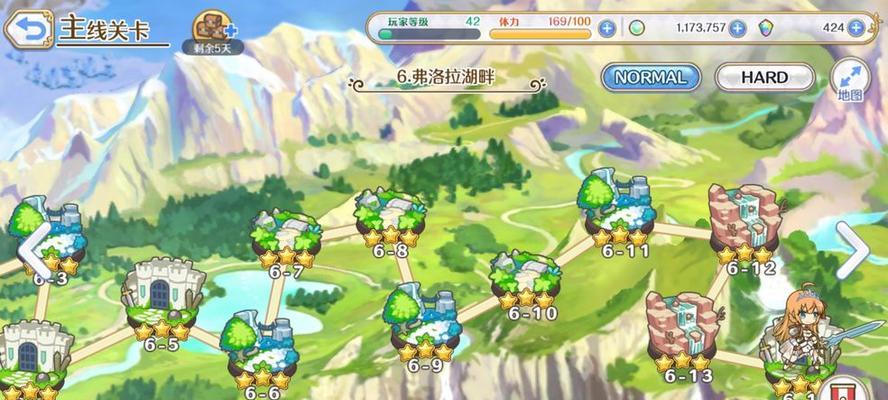Open the world map button
Image resolution: width=888 pixels, height=400 pixels.
[x=850, y=79]
